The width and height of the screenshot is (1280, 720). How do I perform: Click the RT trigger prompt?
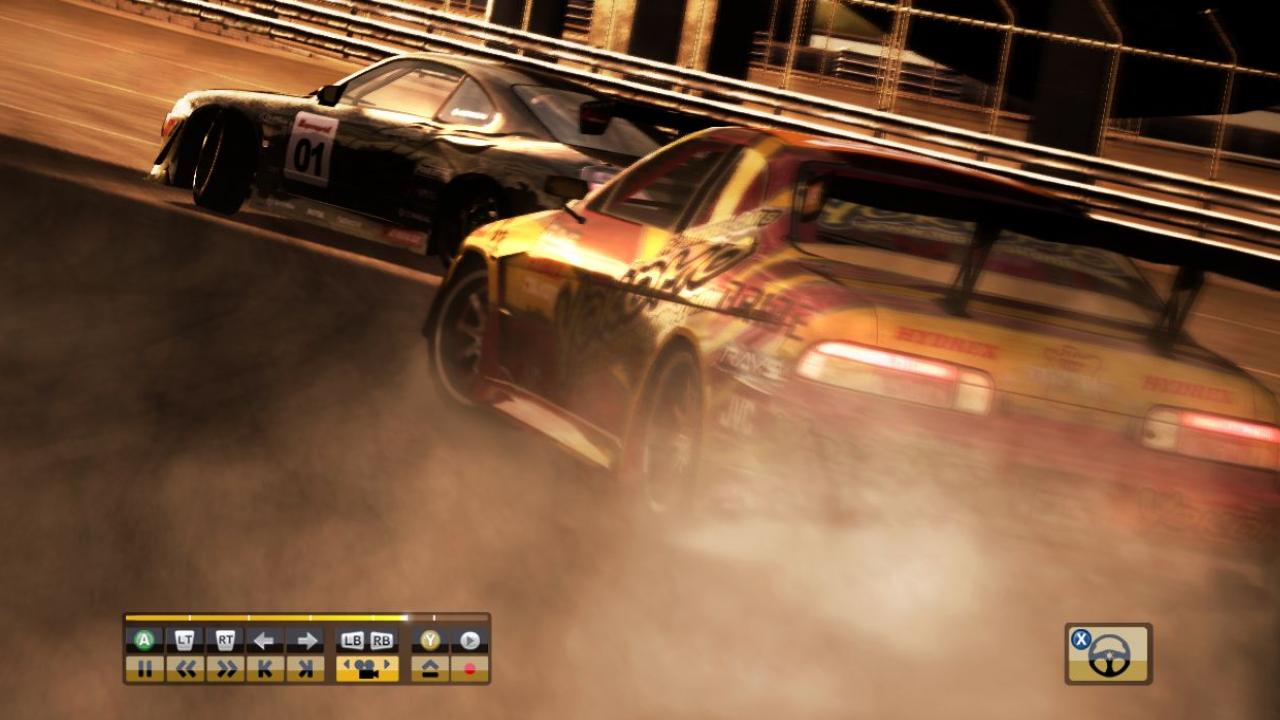227,640
